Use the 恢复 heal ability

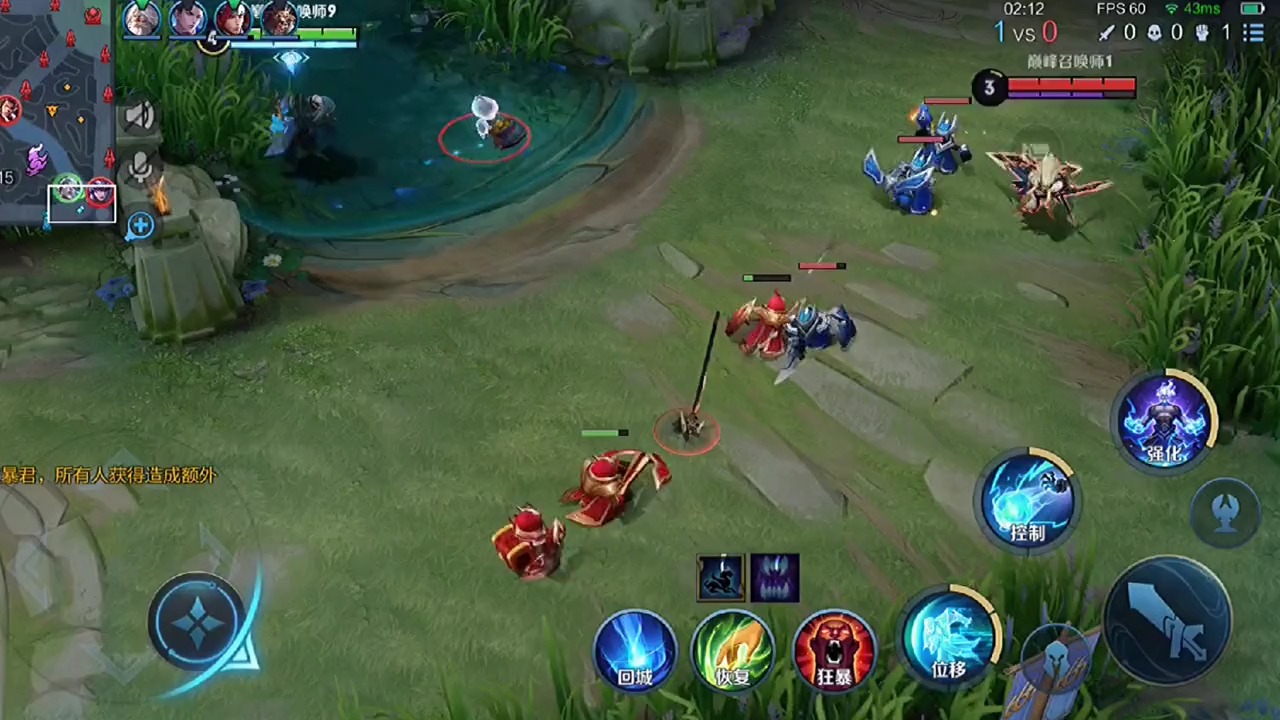[x=733, y=650]
